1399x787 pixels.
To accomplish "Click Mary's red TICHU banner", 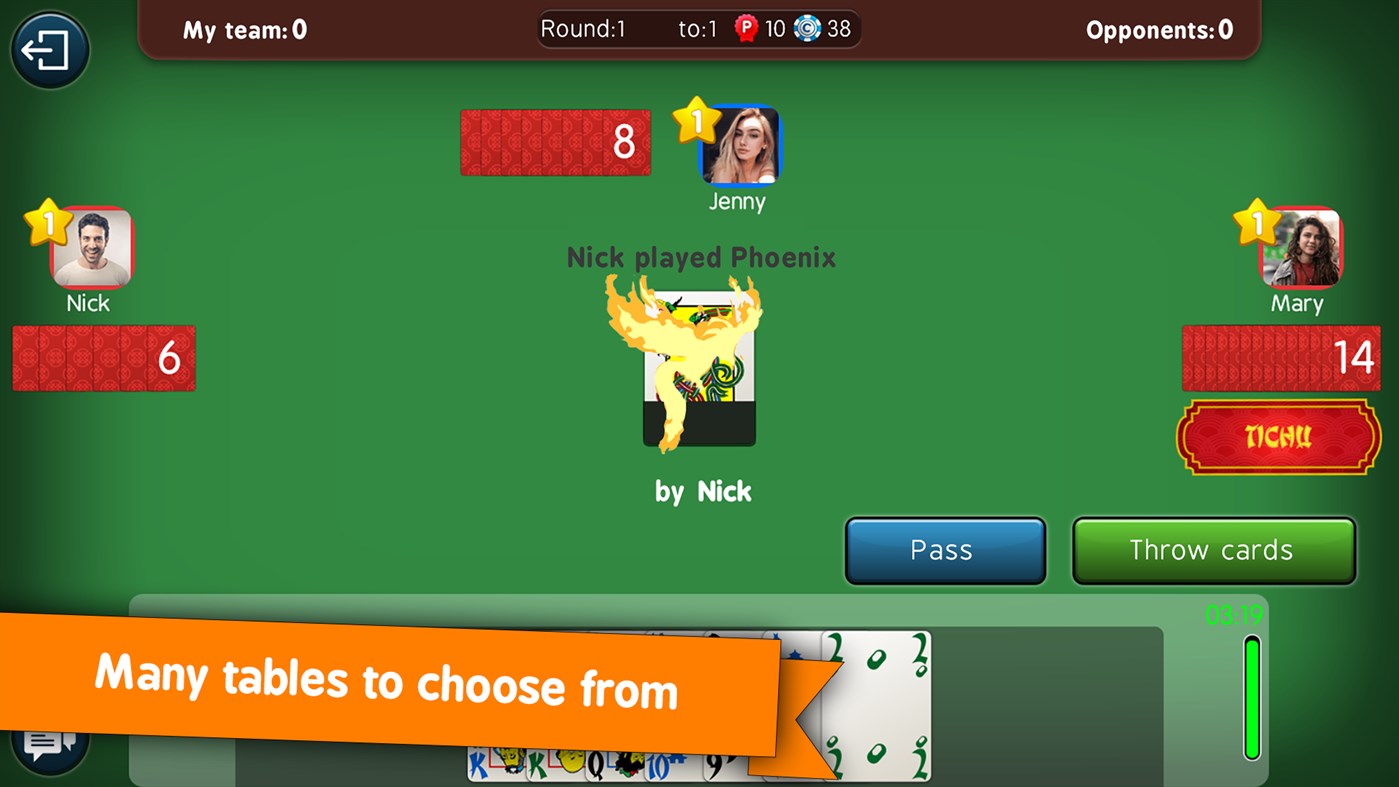I will (1277, 437).
